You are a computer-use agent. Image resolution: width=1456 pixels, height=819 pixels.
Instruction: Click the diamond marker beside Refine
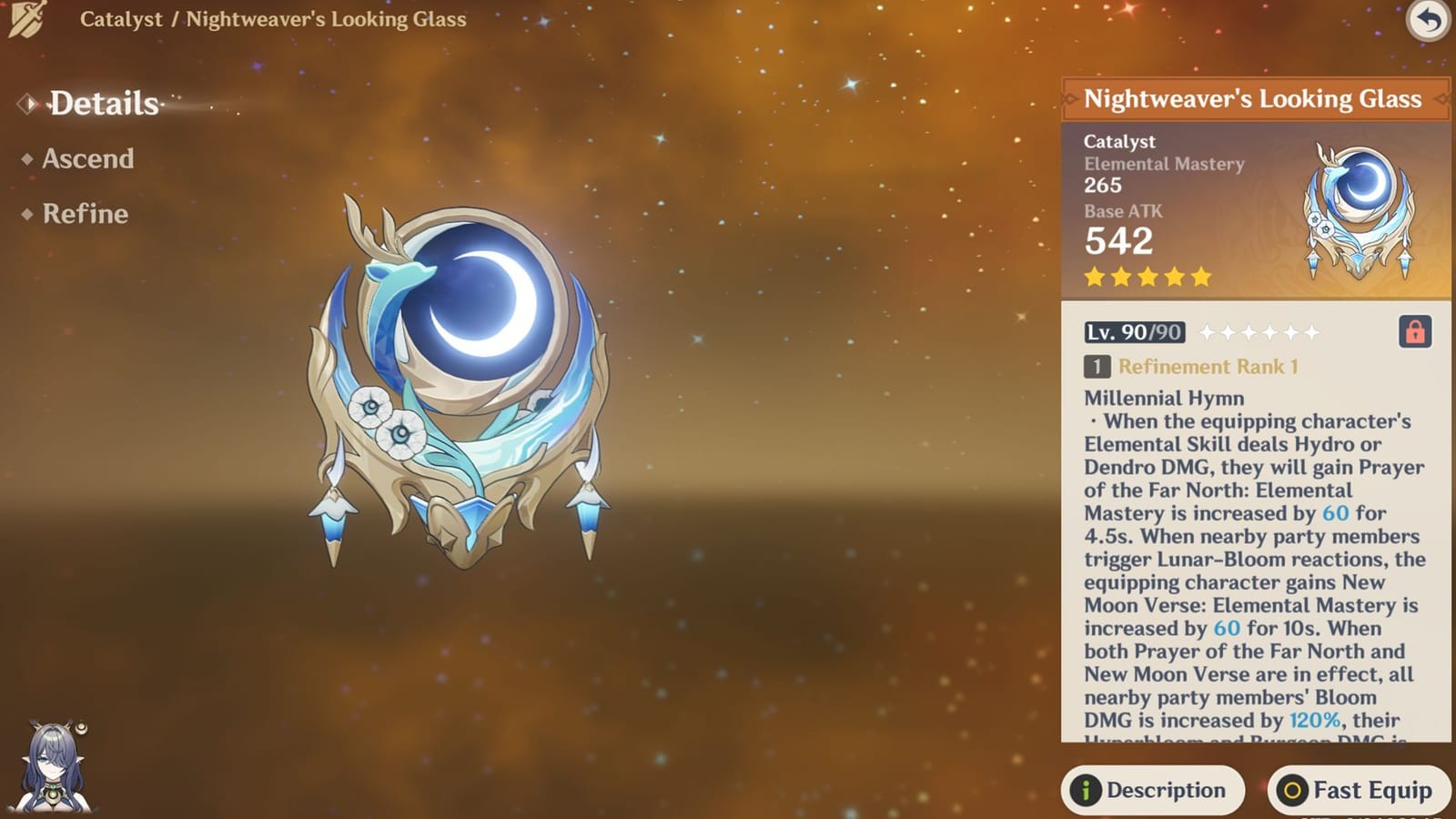(27, 215)
